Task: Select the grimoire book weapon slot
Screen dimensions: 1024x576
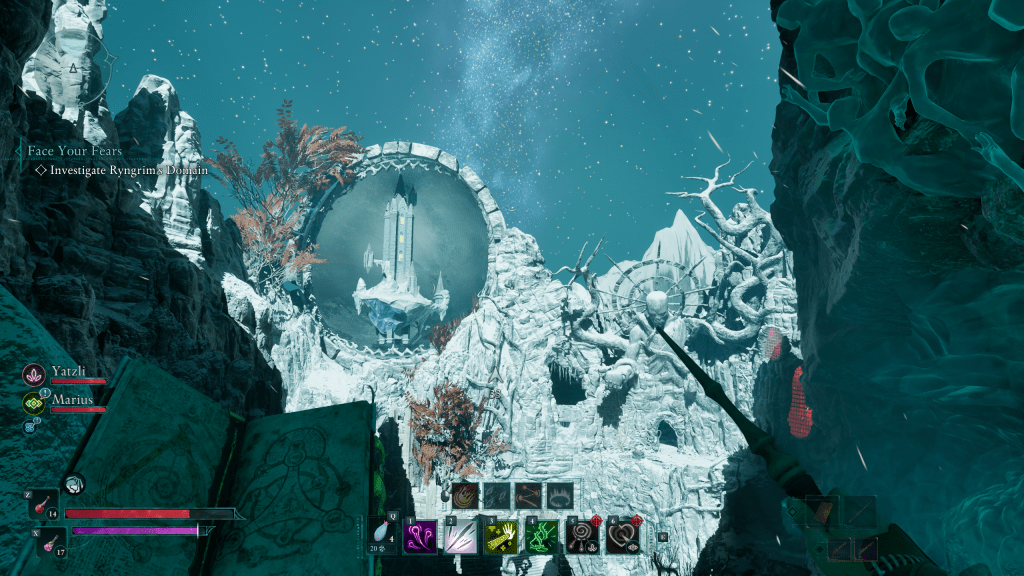Action: coord(823,512)
